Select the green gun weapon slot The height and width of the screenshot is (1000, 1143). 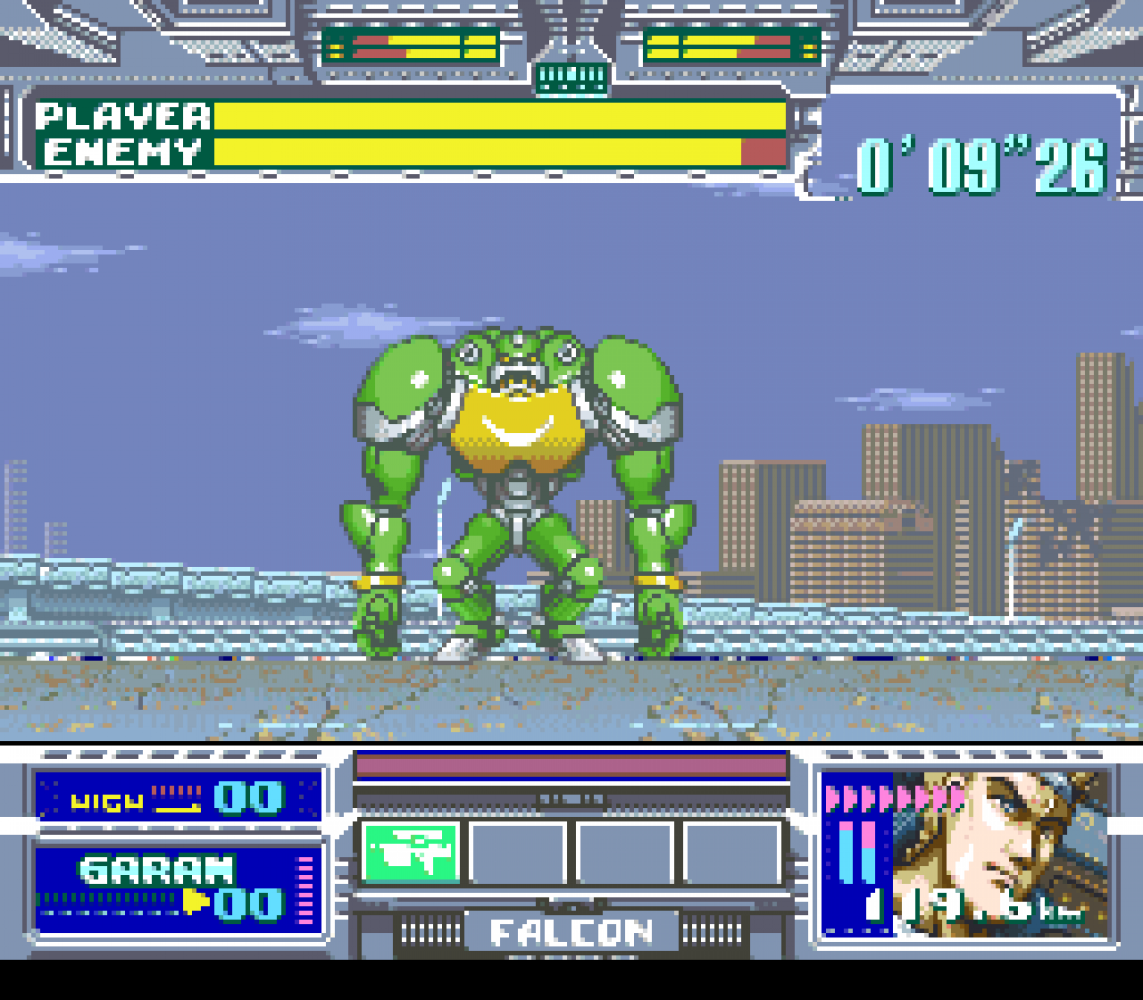tap(410, 853)
